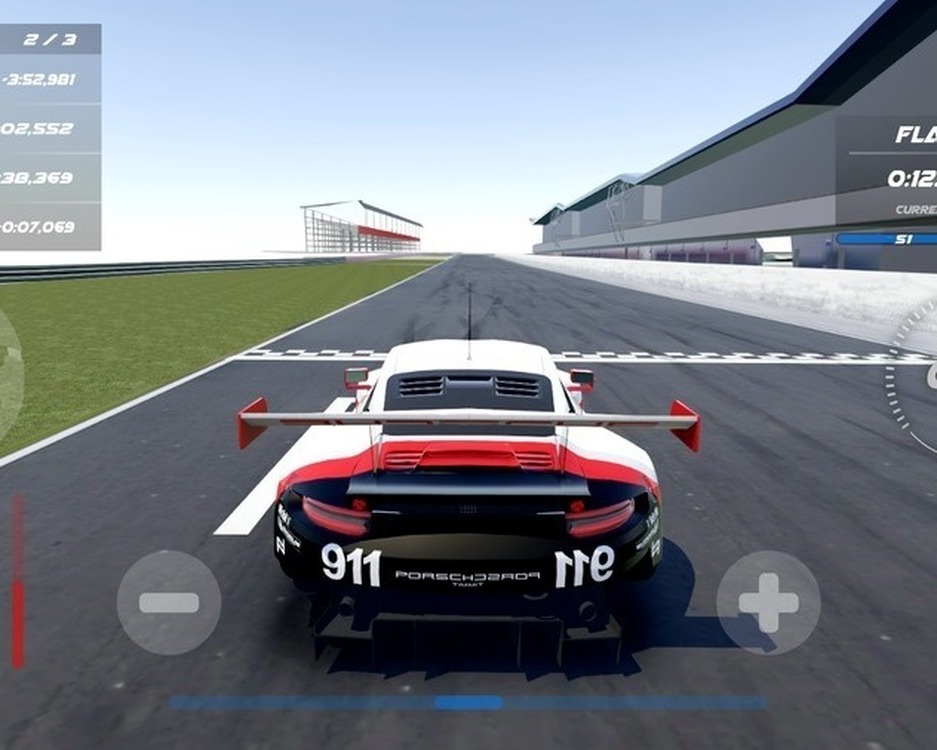Click the blue steering slider handle

click(468, 703)
